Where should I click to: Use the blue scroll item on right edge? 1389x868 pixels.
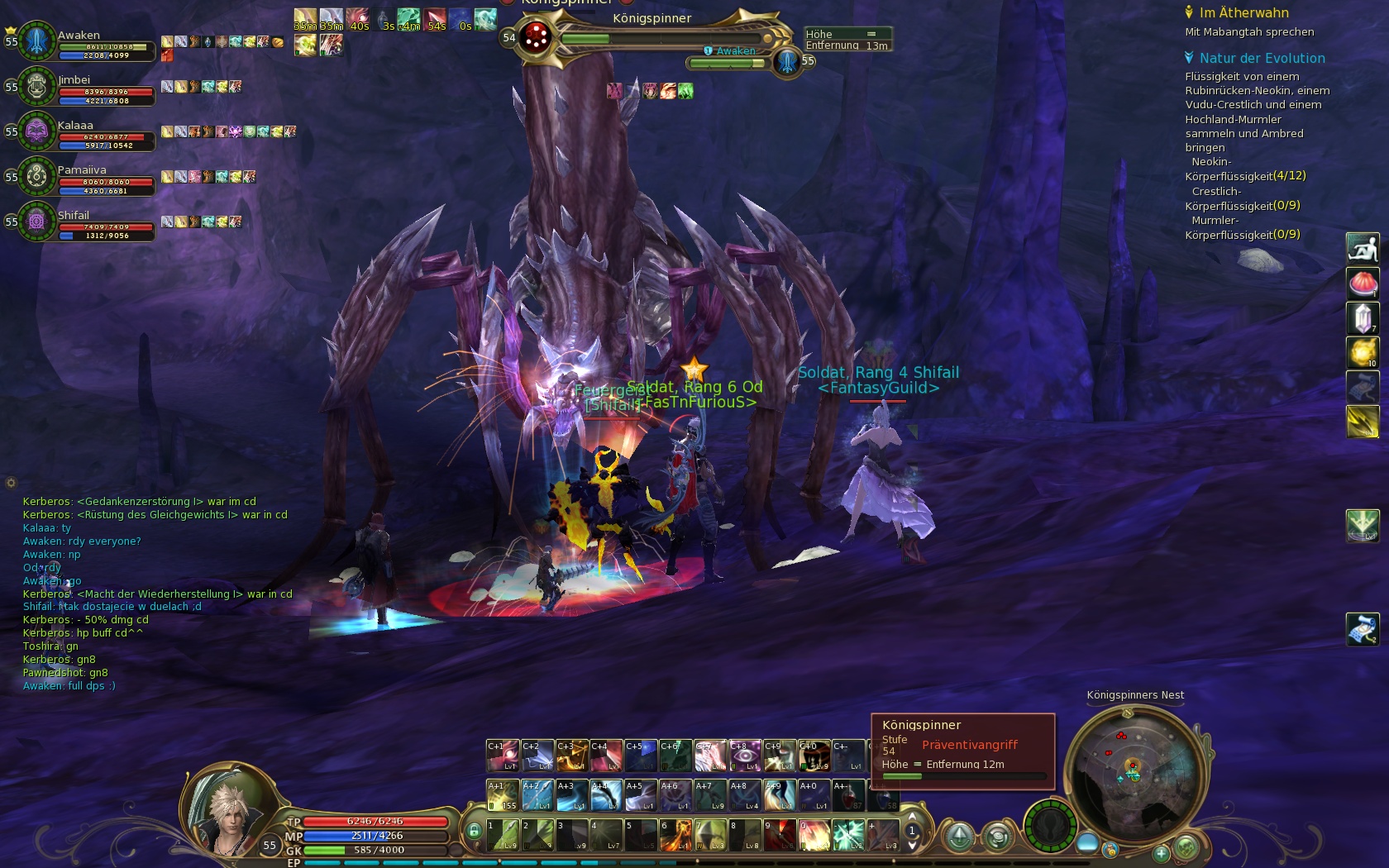pos(1363,629)
